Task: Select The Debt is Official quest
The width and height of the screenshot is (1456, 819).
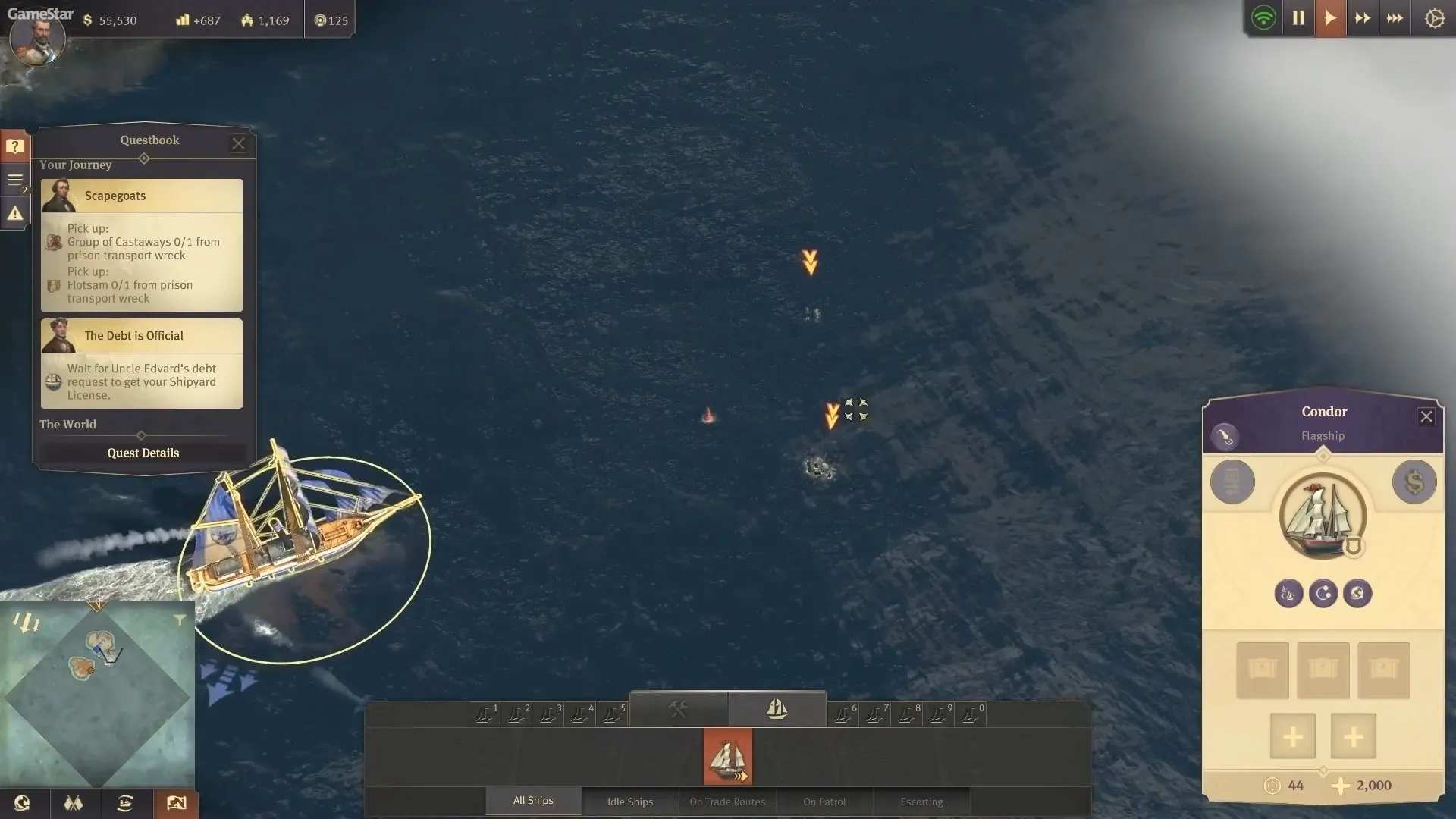Action: [x=142, y=336]
